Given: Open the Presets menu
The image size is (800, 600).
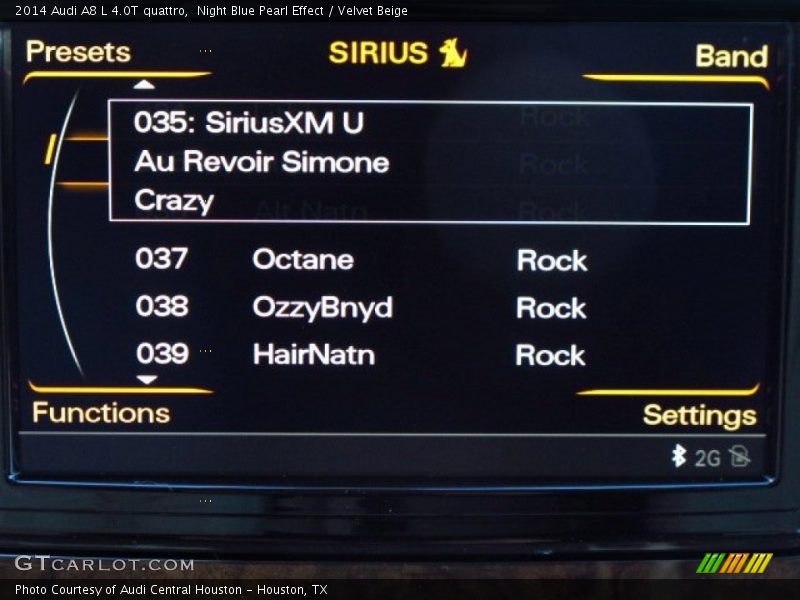Looking at the screenshot, I should (x=78, y=52).
